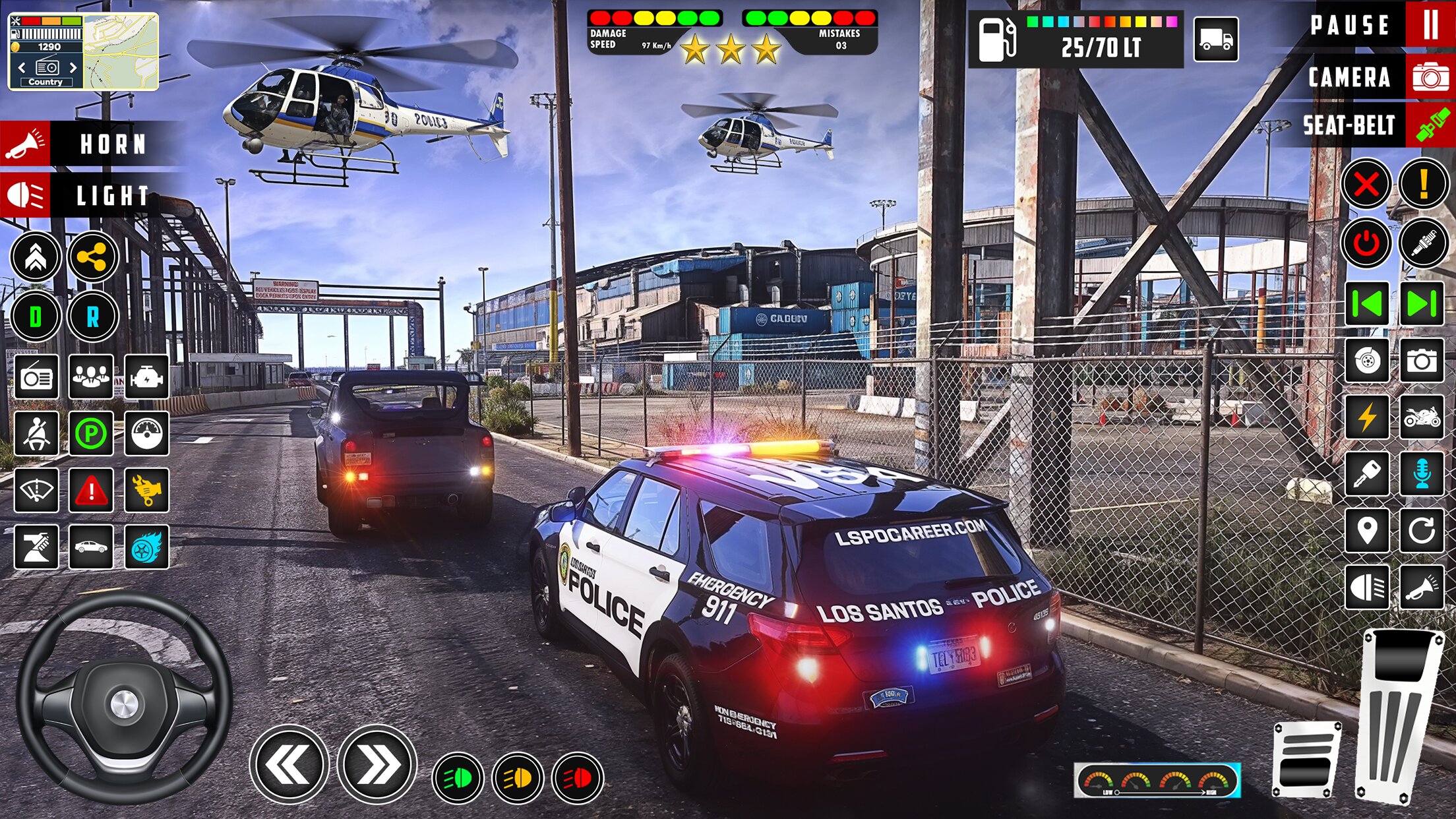Enable the blue microphone icon
1456x819 pixels.
point(1422,474)
